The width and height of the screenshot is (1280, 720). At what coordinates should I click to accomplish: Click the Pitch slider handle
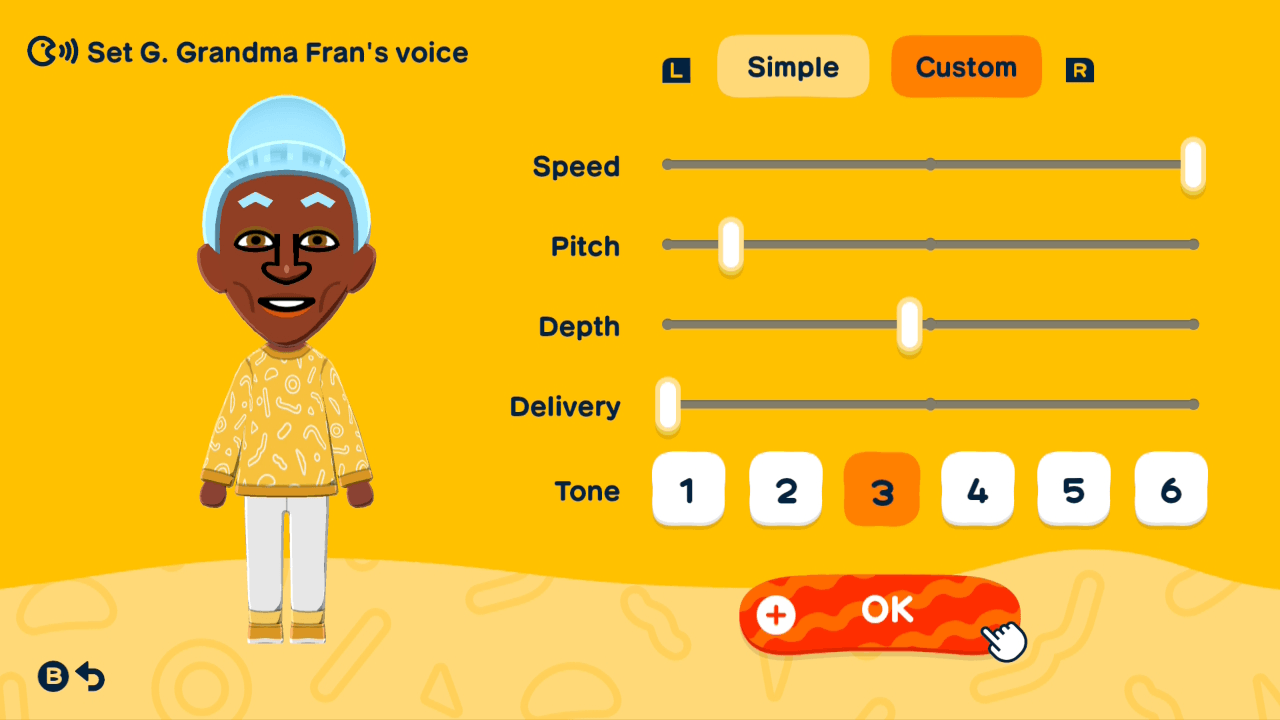click(731, 244)
